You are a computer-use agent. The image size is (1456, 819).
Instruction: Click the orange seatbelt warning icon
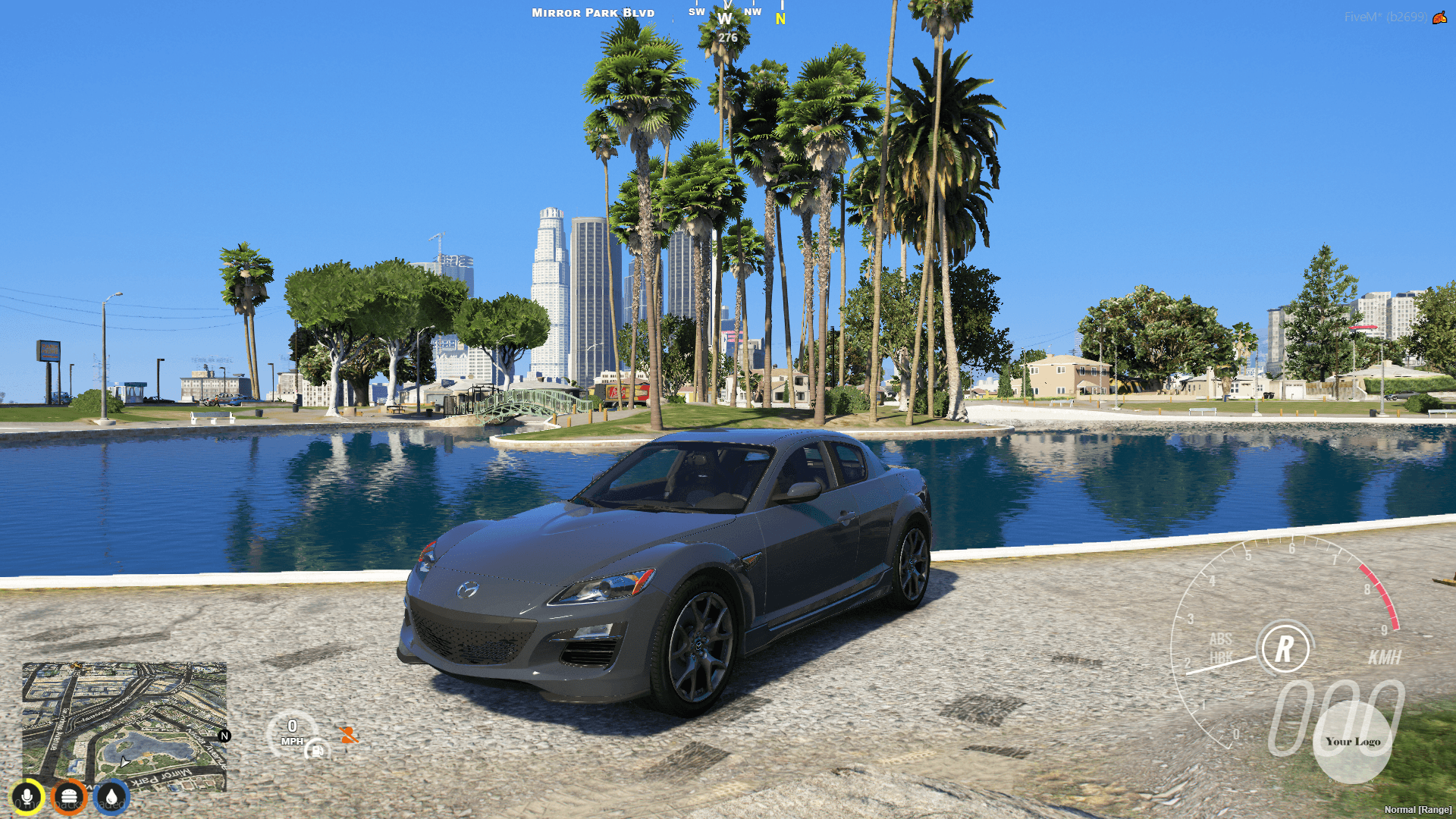(349, 736)
